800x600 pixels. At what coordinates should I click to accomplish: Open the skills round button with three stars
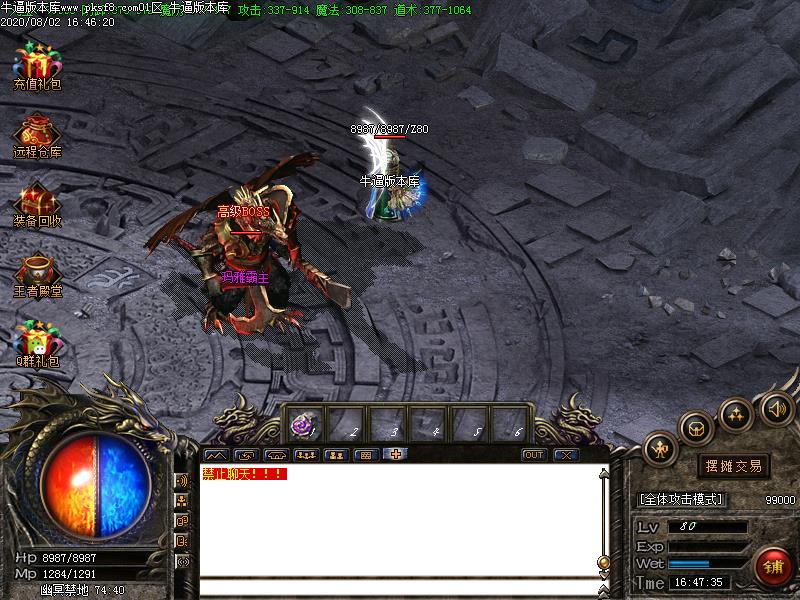tap(737, 413)
